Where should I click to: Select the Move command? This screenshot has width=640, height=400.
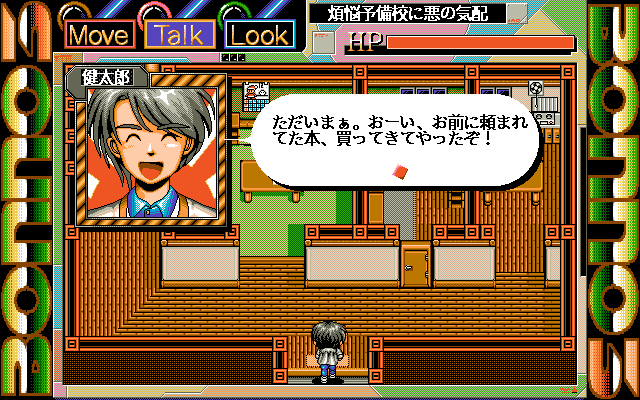tap(101, 35)
